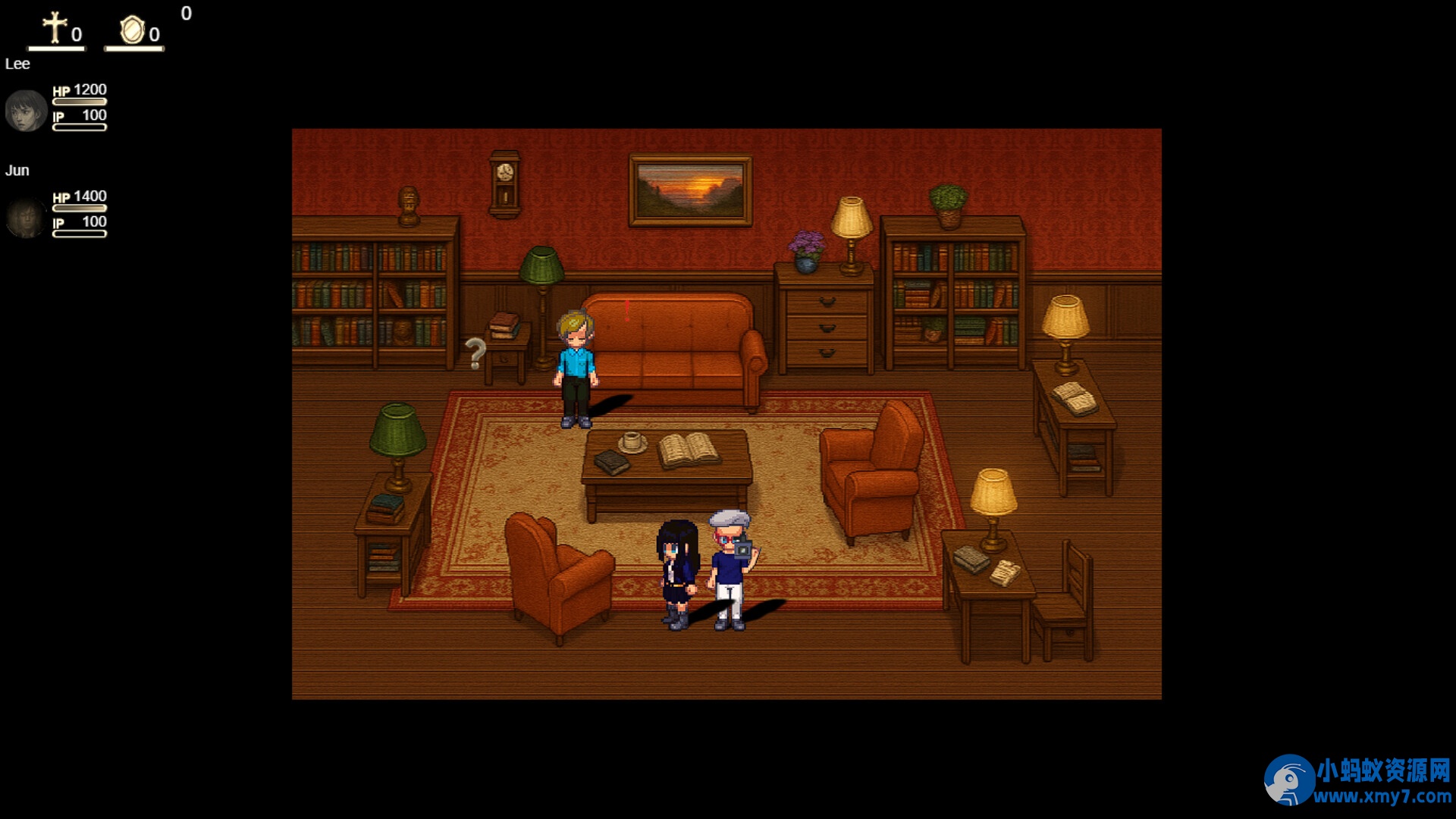
Task: Select Lee's character portrait
Action: (x=26, y=111)
